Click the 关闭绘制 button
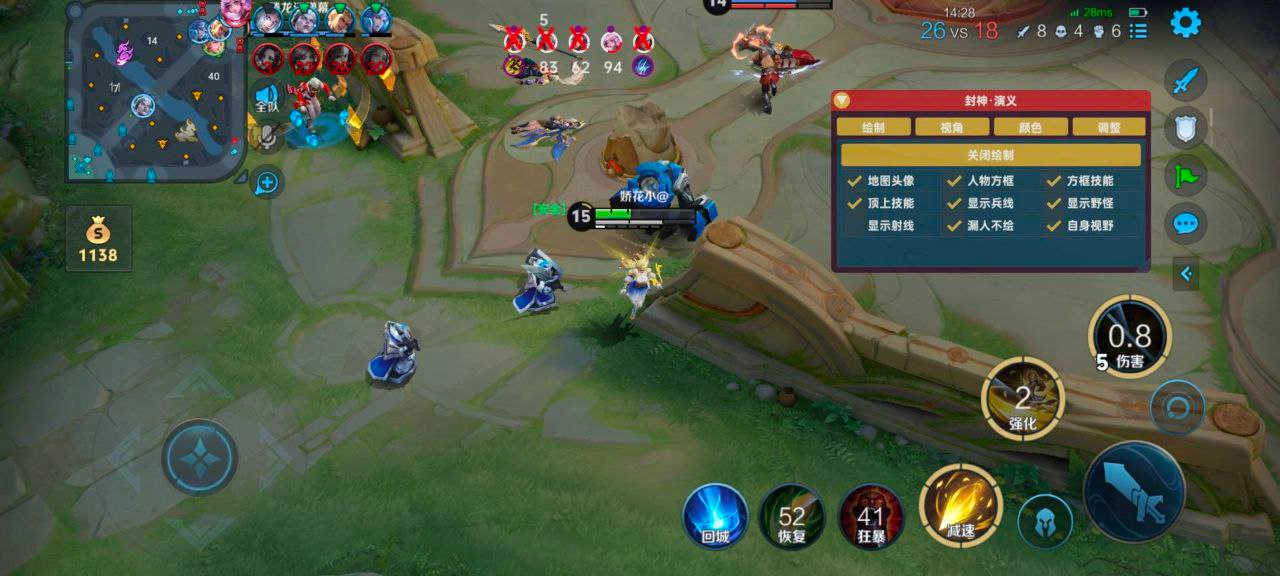This screenshot has width=1280, height=576. pos(990,155)
